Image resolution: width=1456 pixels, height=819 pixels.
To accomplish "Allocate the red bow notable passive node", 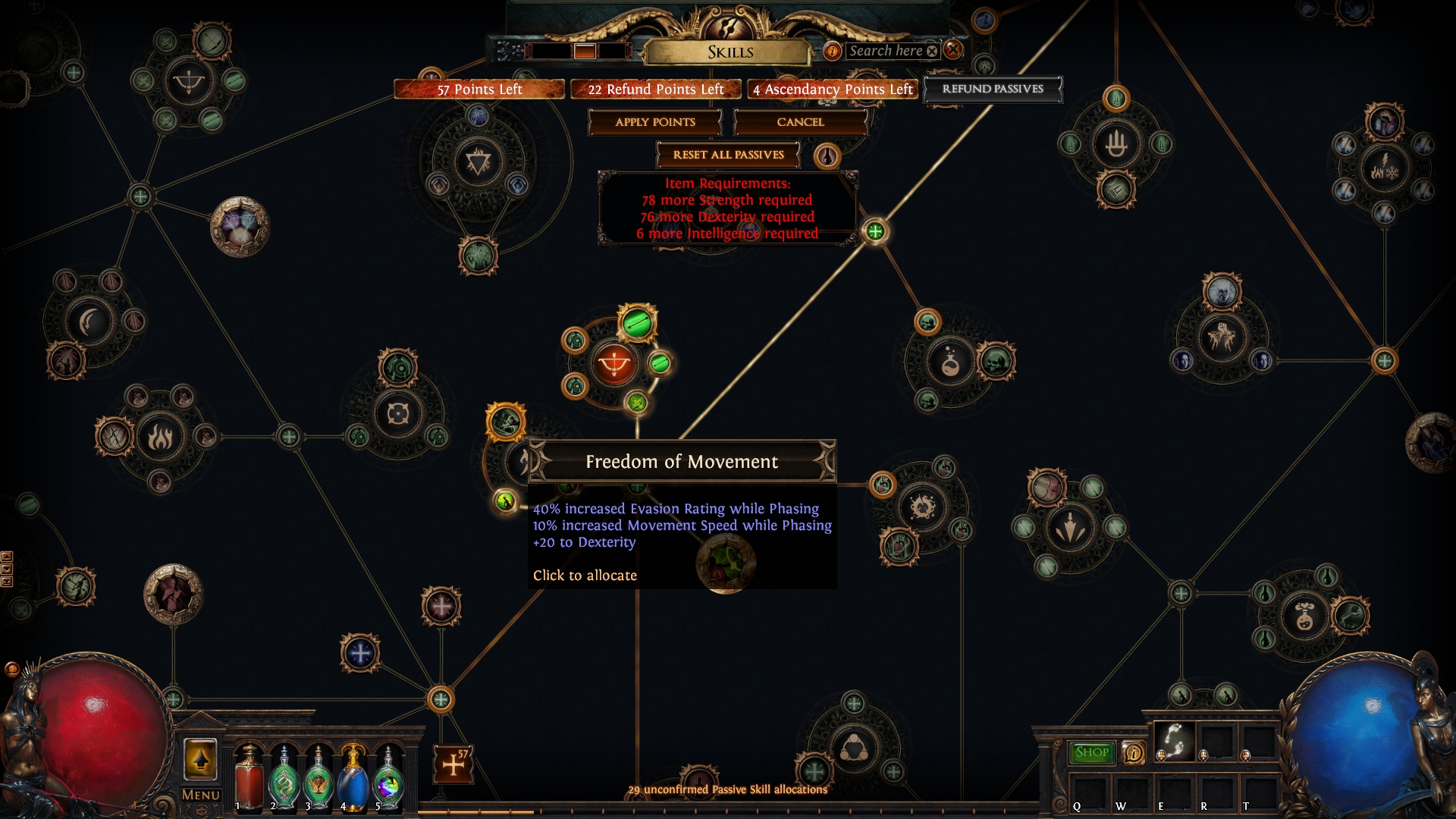I will [x=613, y=365].
